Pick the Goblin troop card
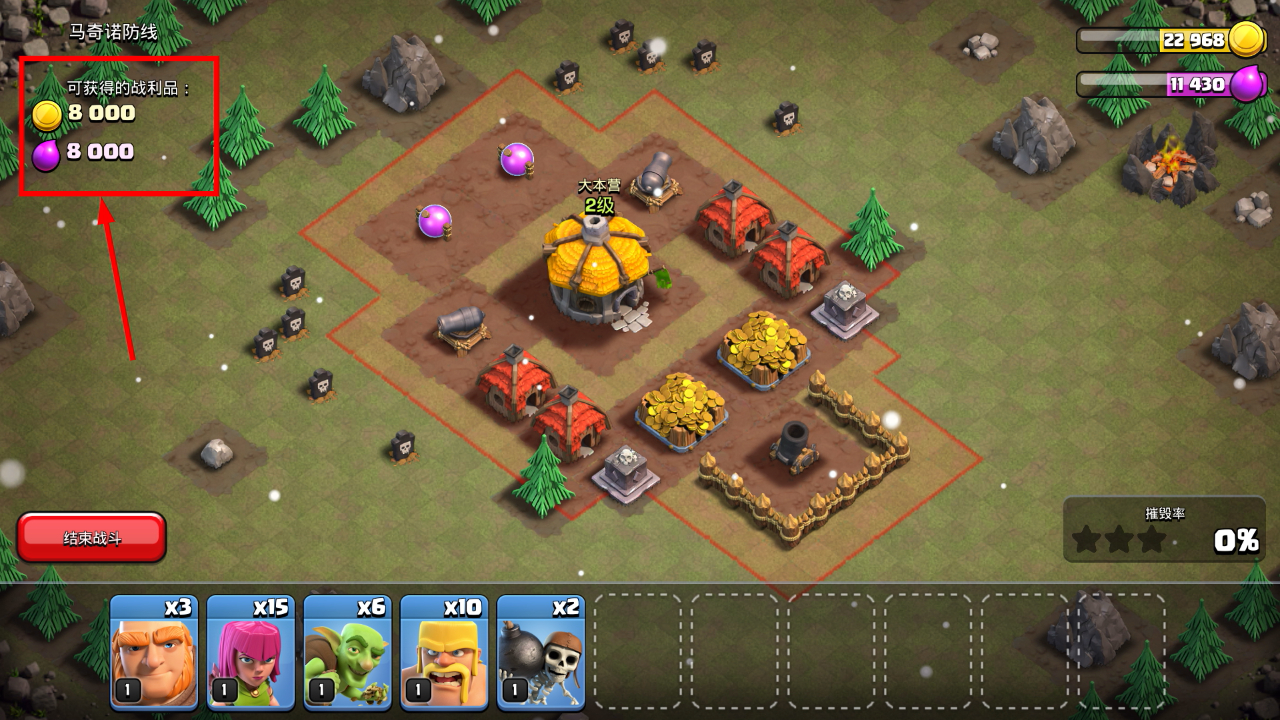 pos(347,652)
